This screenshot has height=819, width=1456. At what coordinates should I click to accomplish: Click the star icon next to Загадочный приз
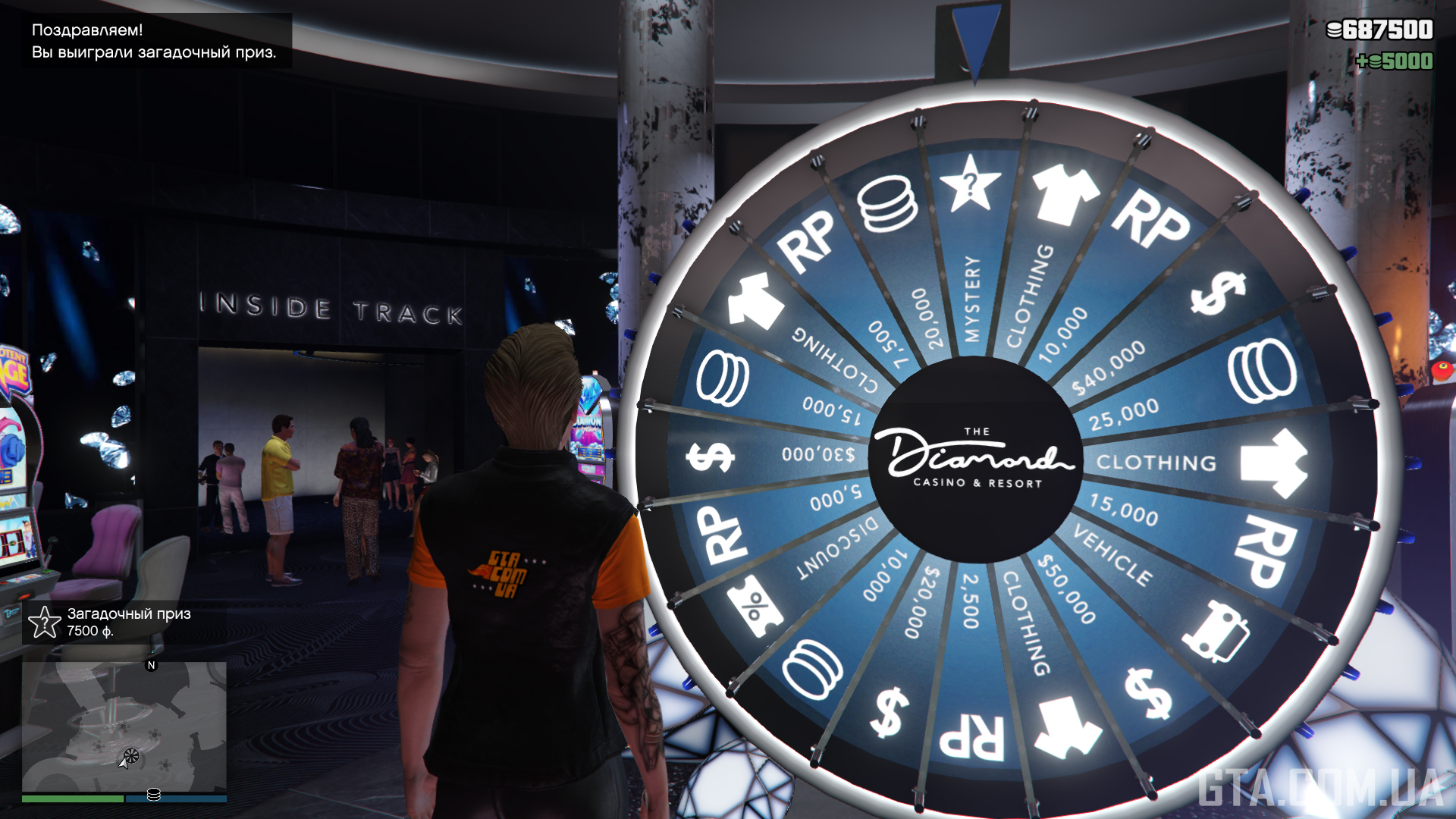(x=43, y=623)
